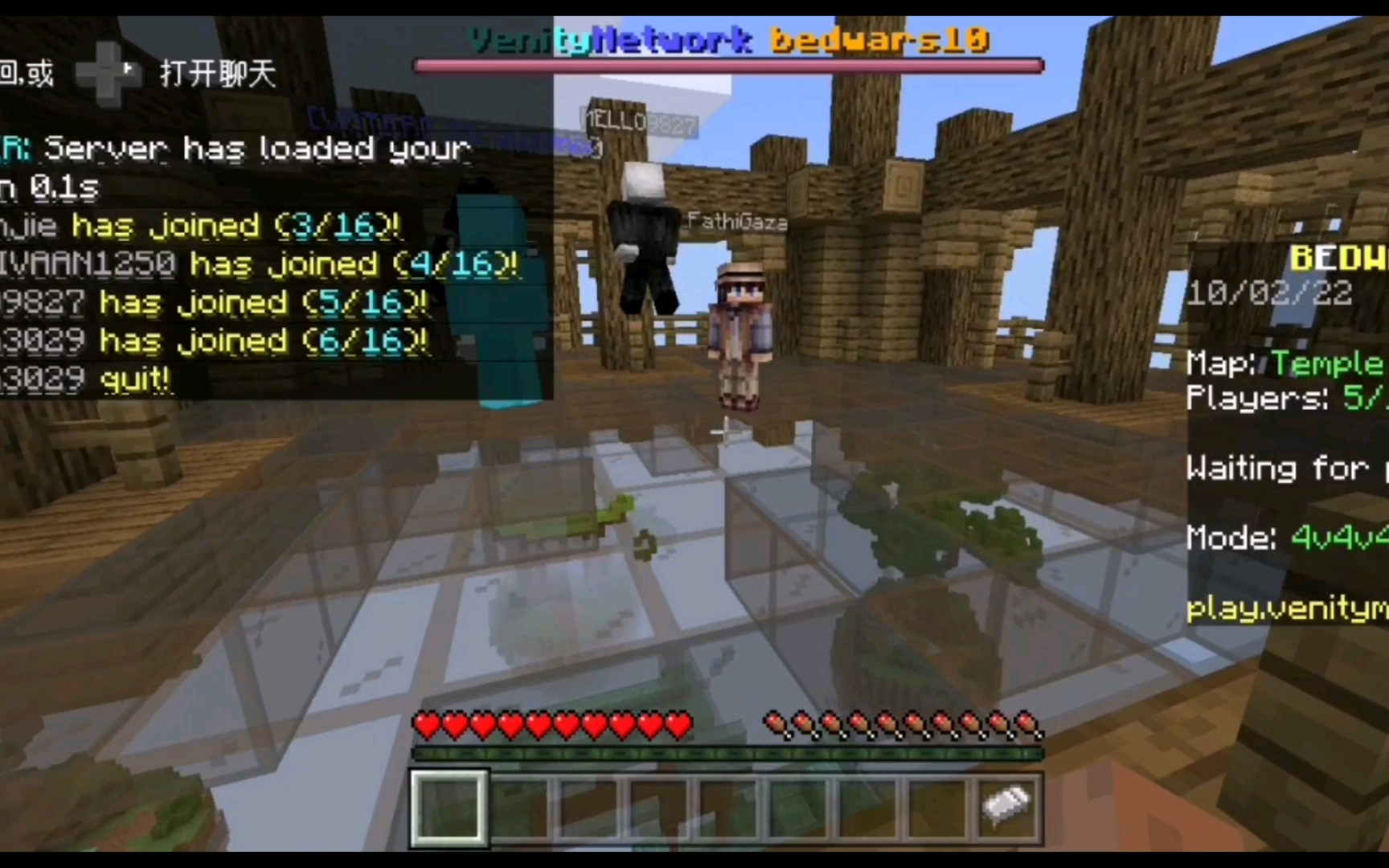Screen dimensions: 1389x868
Task: Select the paper item in the hotbar
Action: point(1007,806)
